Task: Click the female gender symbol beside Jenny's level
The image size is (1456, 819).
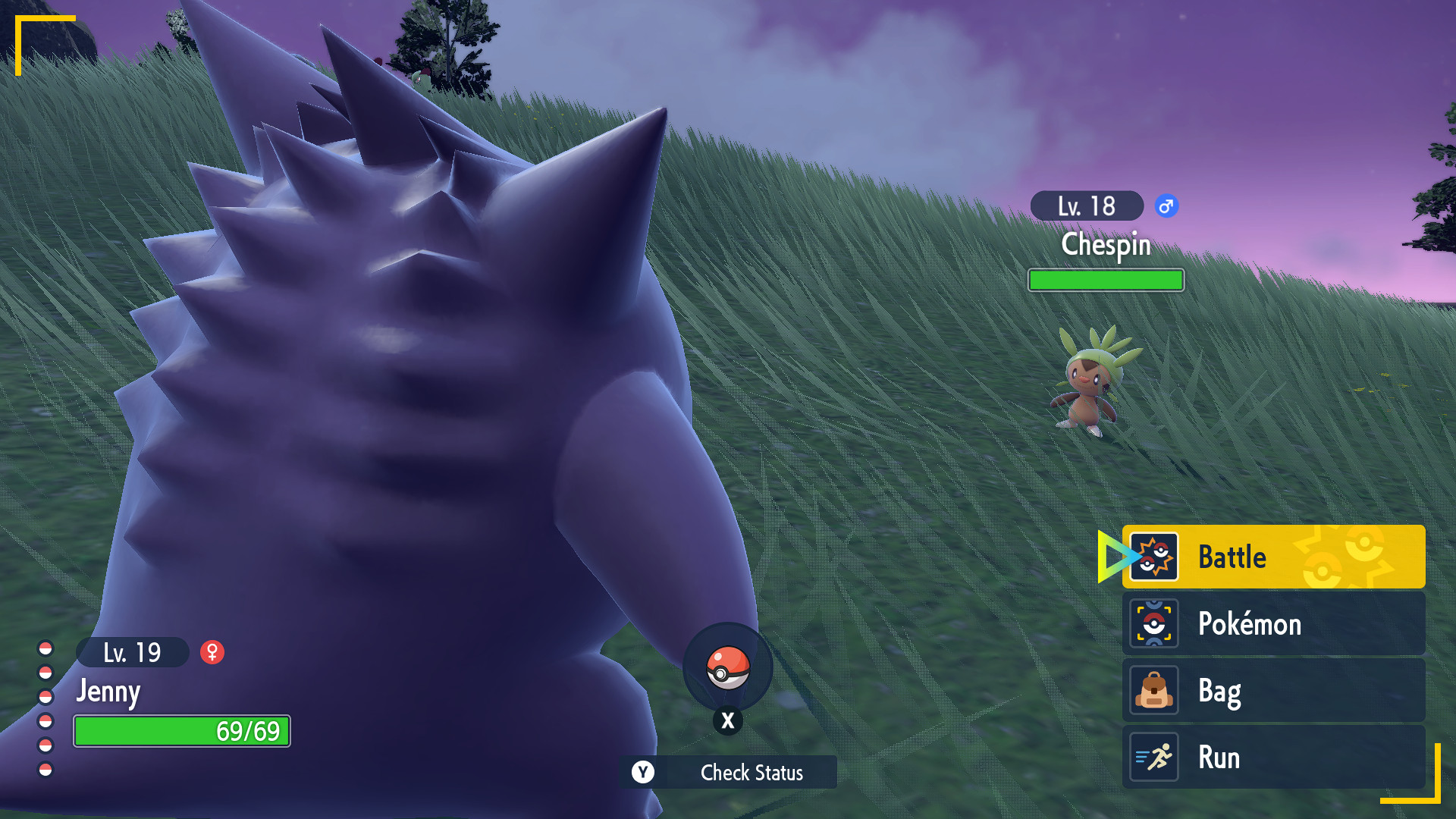Action: (x=212, y=651)
